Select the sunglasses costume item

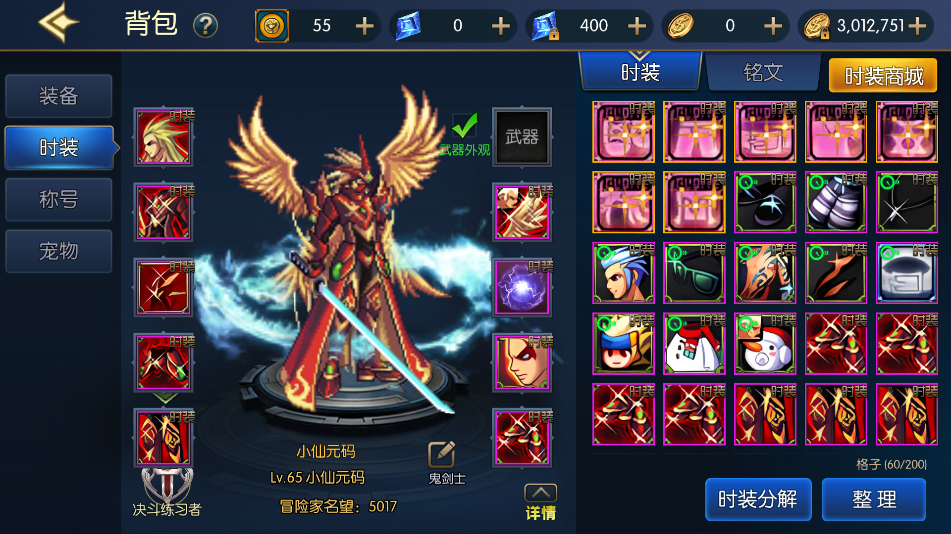click(694, 273)
